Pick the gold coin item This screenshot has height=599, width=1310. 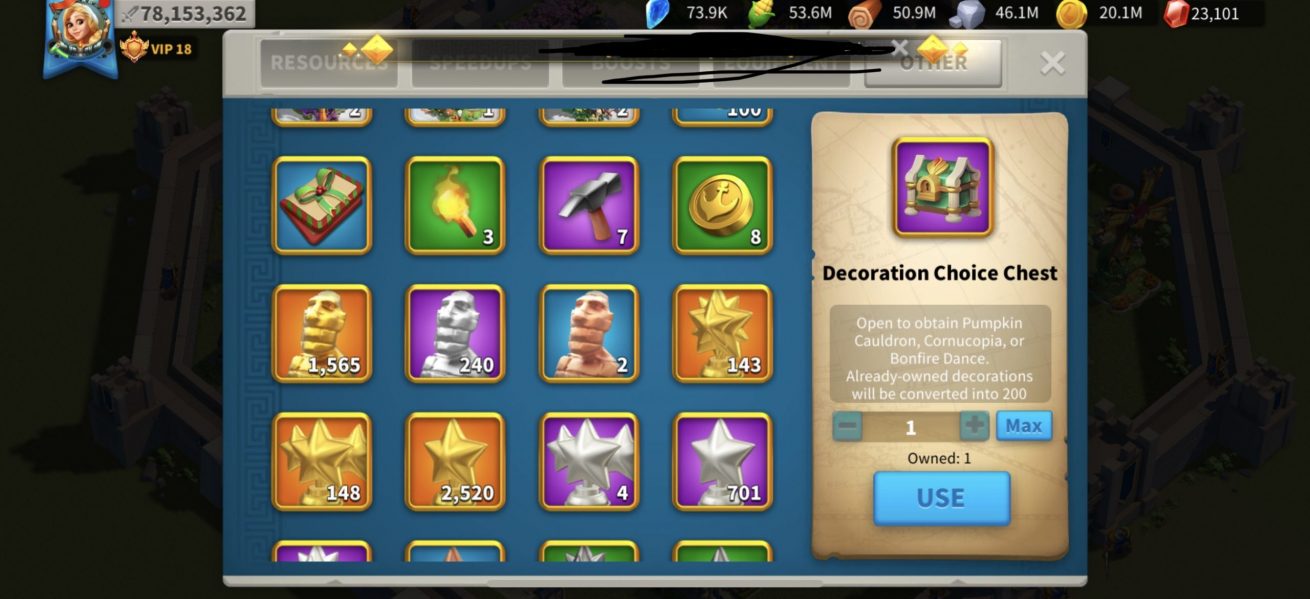point(722,205)
